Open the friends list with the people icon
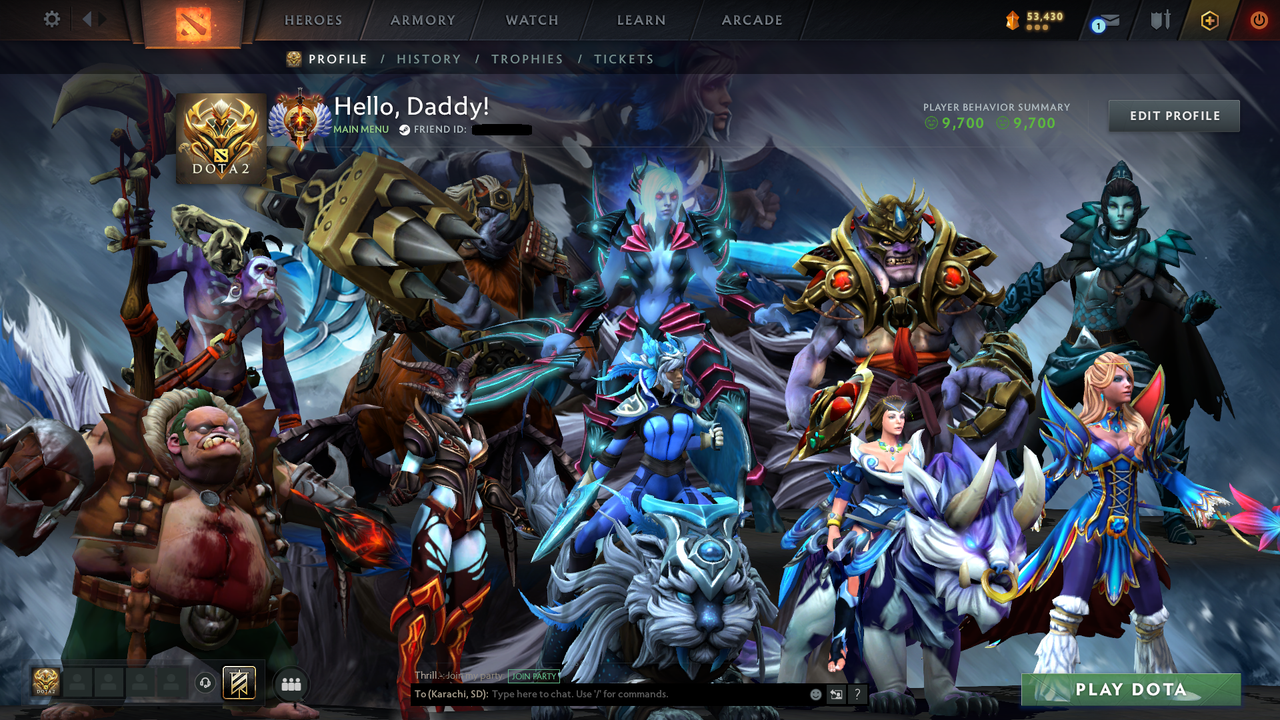 [290, 683]
